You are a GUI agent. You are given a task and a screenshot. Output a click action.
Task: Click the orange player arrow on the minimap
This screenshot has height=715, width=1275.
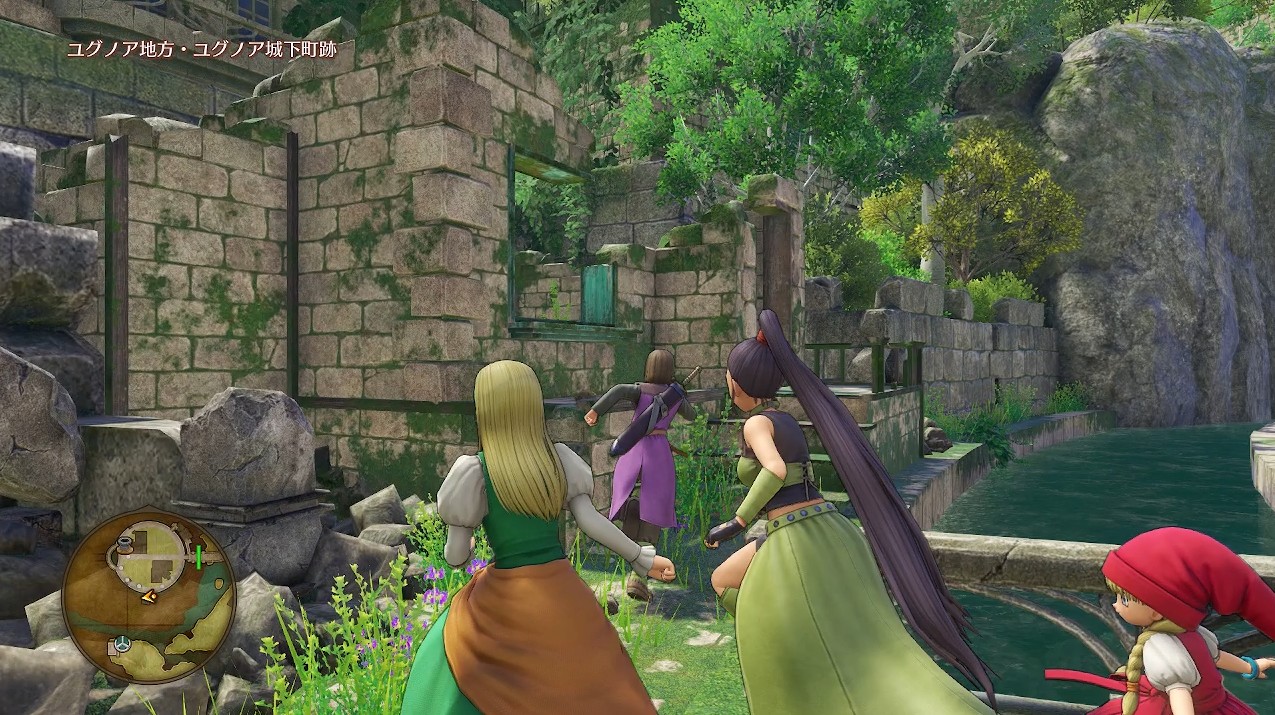coord(148,597)
